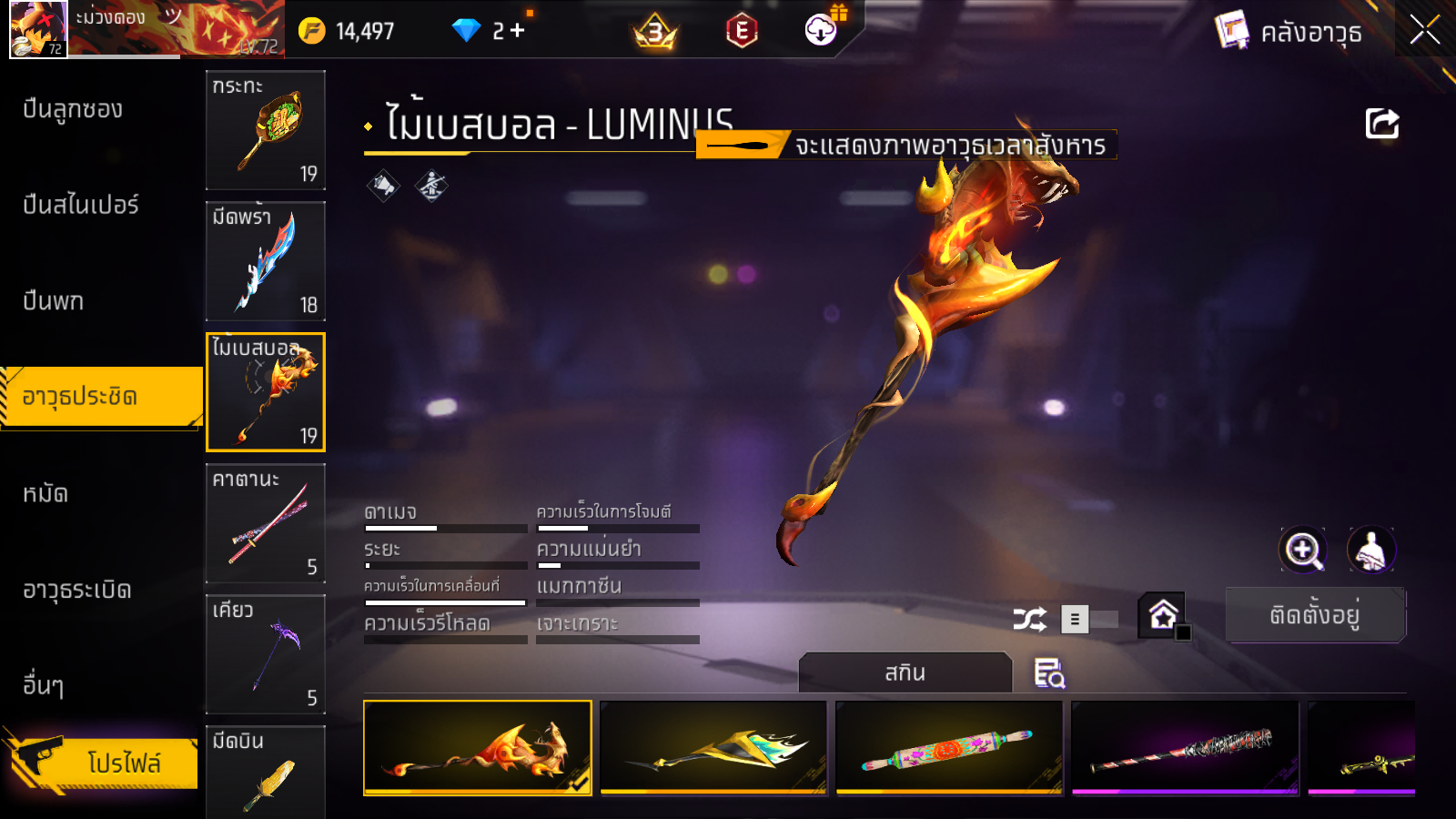The width and height of the screenshot is (1456, 819).
Task: Zoom in with the magnifier plus icon
Action: pos(1302,550)
